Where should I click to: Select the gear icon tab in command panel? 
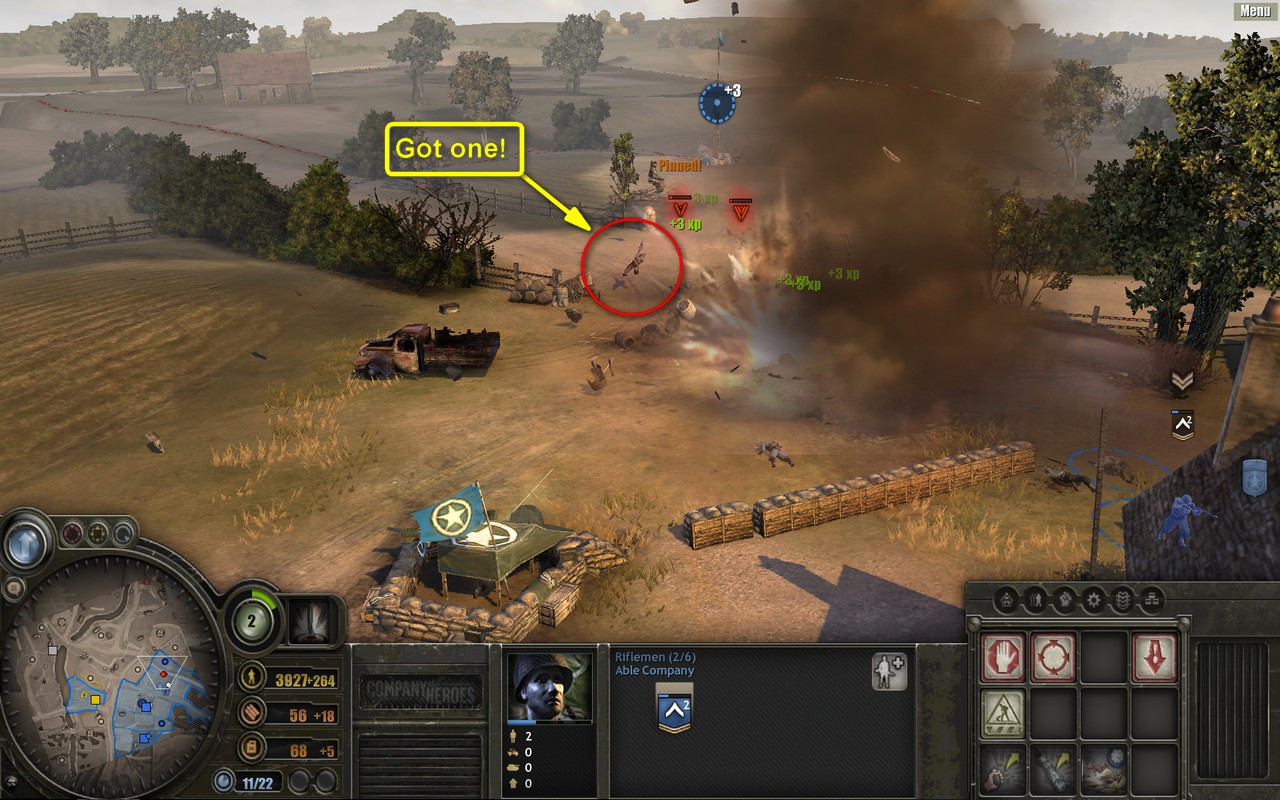(x=1094, y=601)
